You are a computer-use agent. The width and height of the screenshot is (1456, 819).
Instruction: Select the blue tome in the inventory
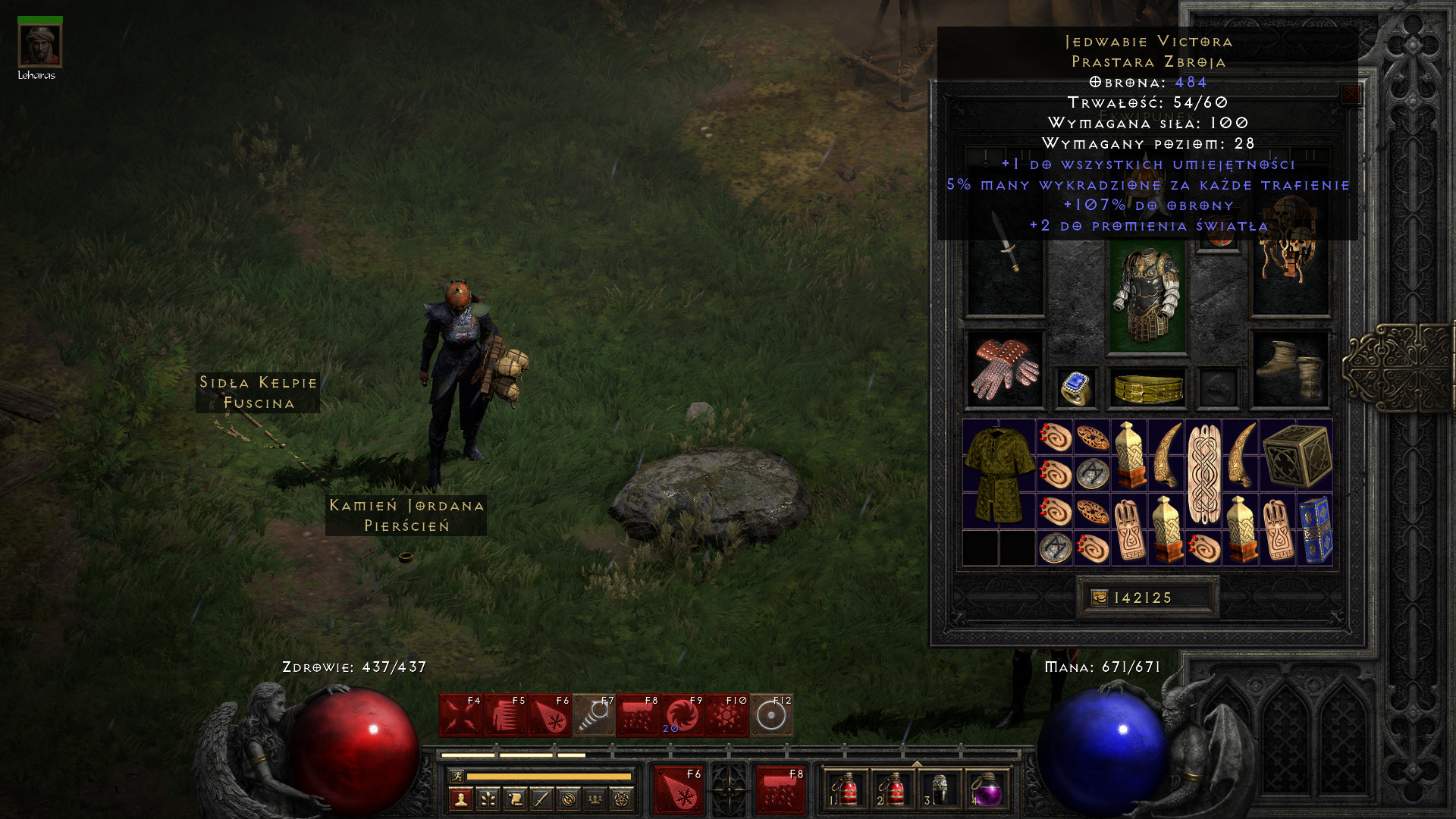tap(1315, 529)
